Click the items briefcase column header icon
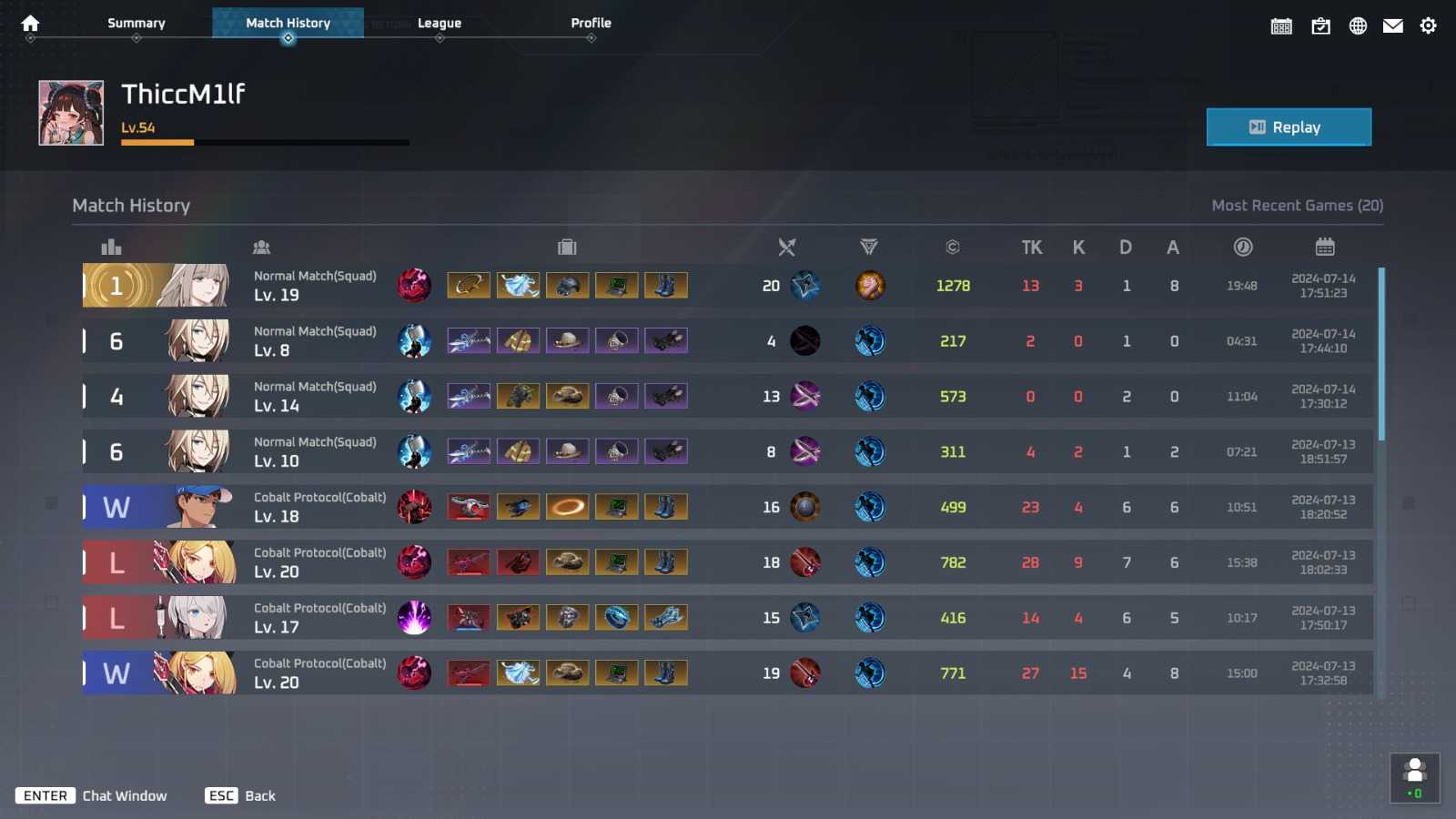The image size is (1456, 819). coord(567,247)
